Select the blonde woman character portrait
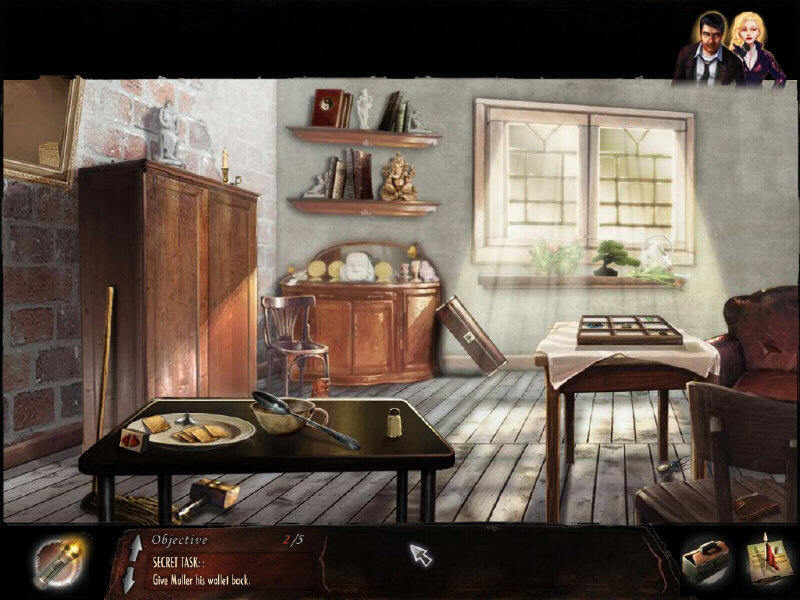This screenshot has width=800, height=600. pos(752,48)
